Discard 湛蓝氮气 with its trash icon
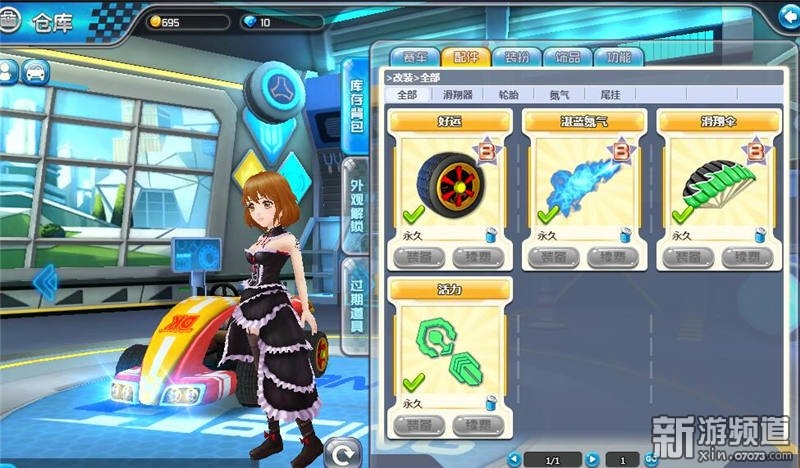The image size is (800, 468). (x=627, y=235)
